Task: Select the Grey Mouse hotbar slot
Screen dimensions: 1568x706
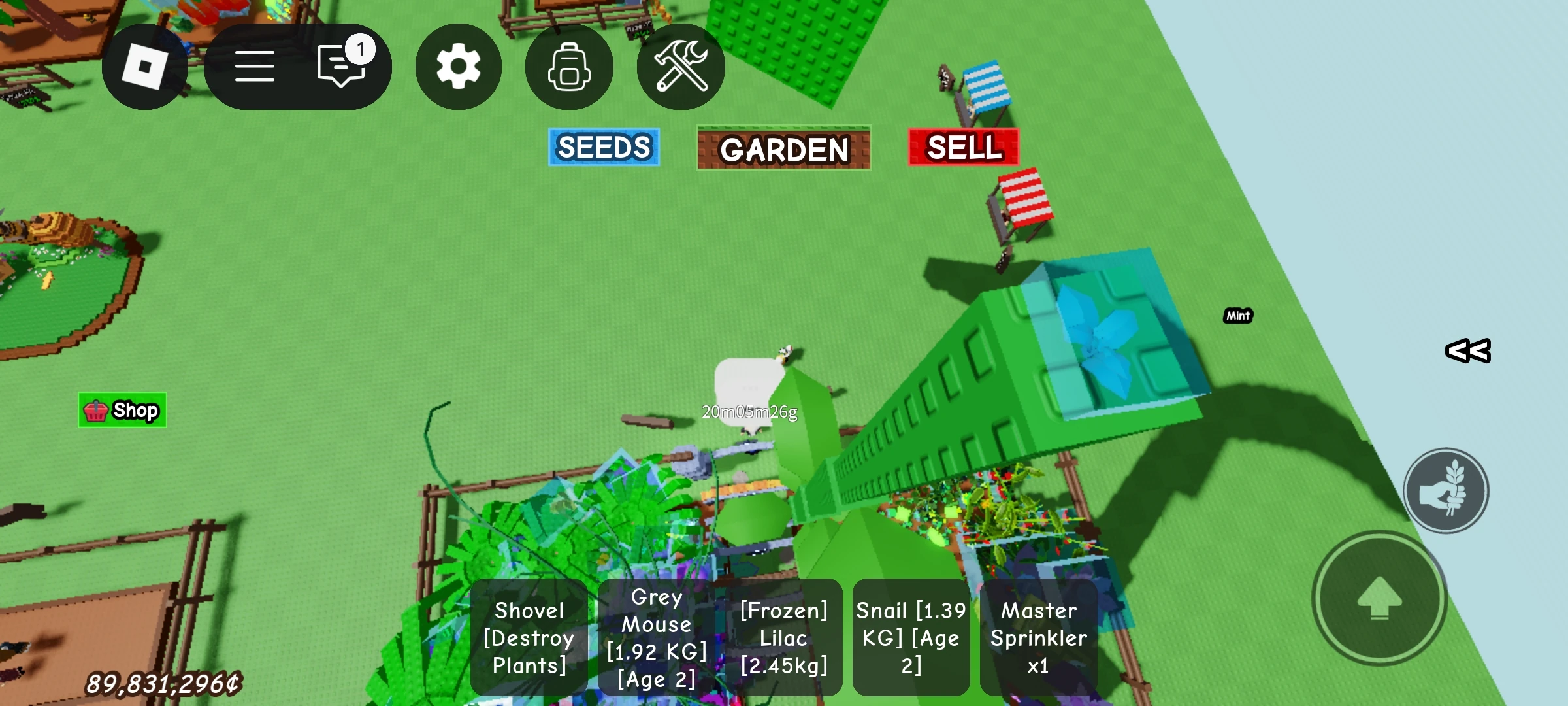Action: (x=655, y=639)
